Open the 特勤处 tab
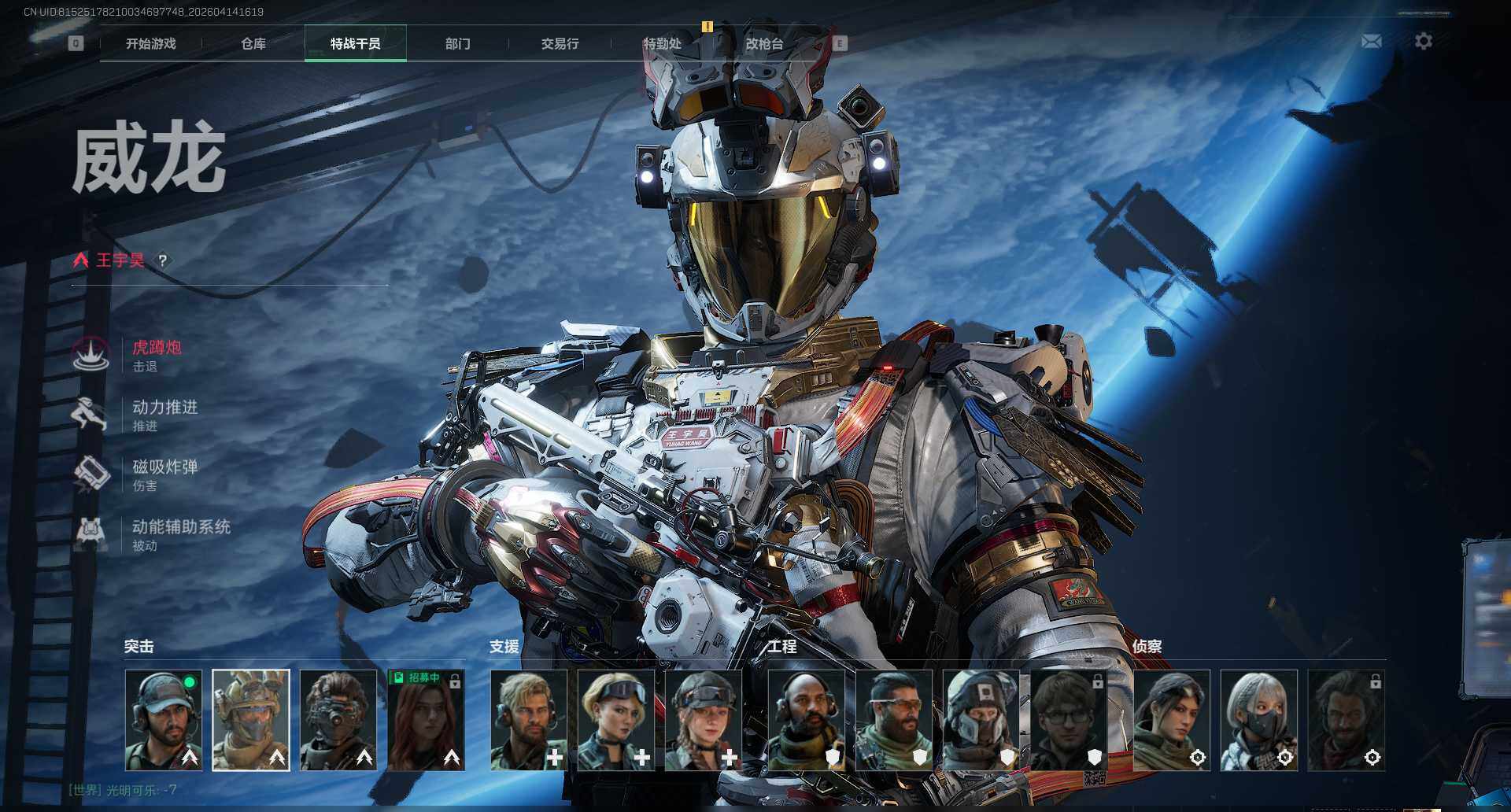This screenshot has width=1511, height=812. [662, 44]
